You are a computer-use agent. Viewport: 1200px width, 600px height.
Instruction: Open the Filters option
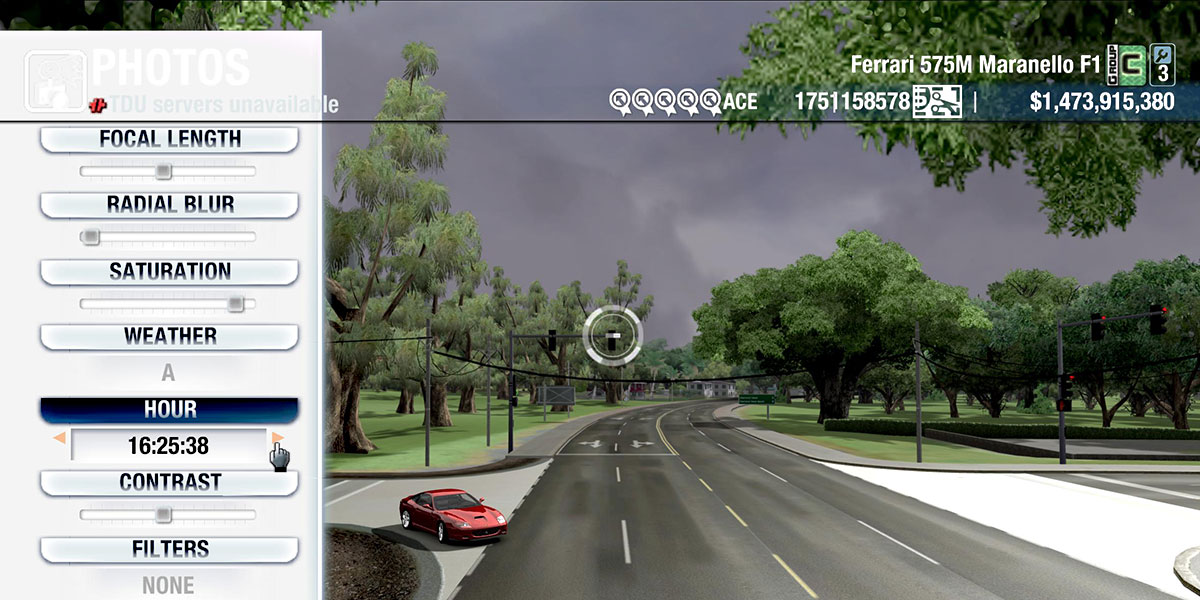coord(169,549)
